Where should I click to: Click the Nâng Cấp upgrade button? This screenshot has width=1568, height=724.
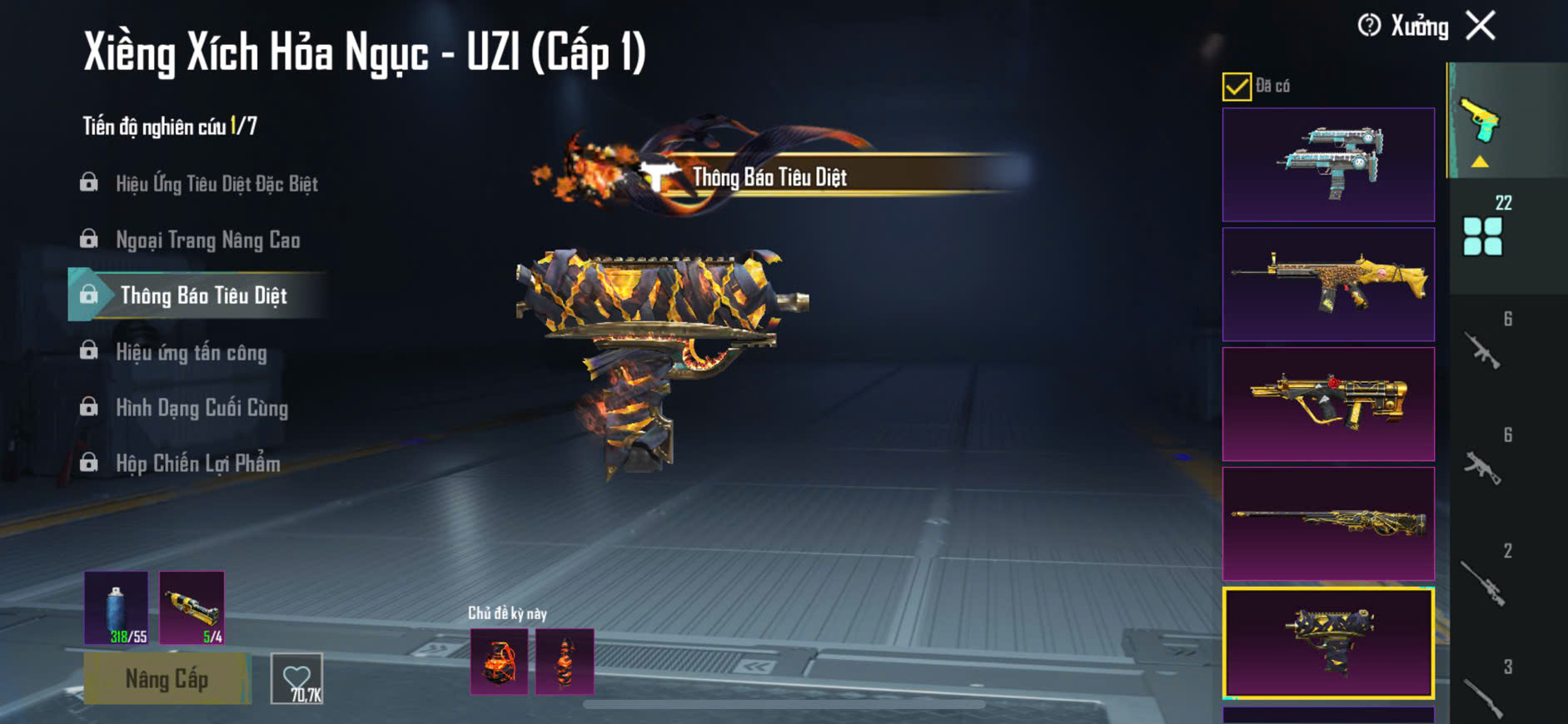(167, 679)
